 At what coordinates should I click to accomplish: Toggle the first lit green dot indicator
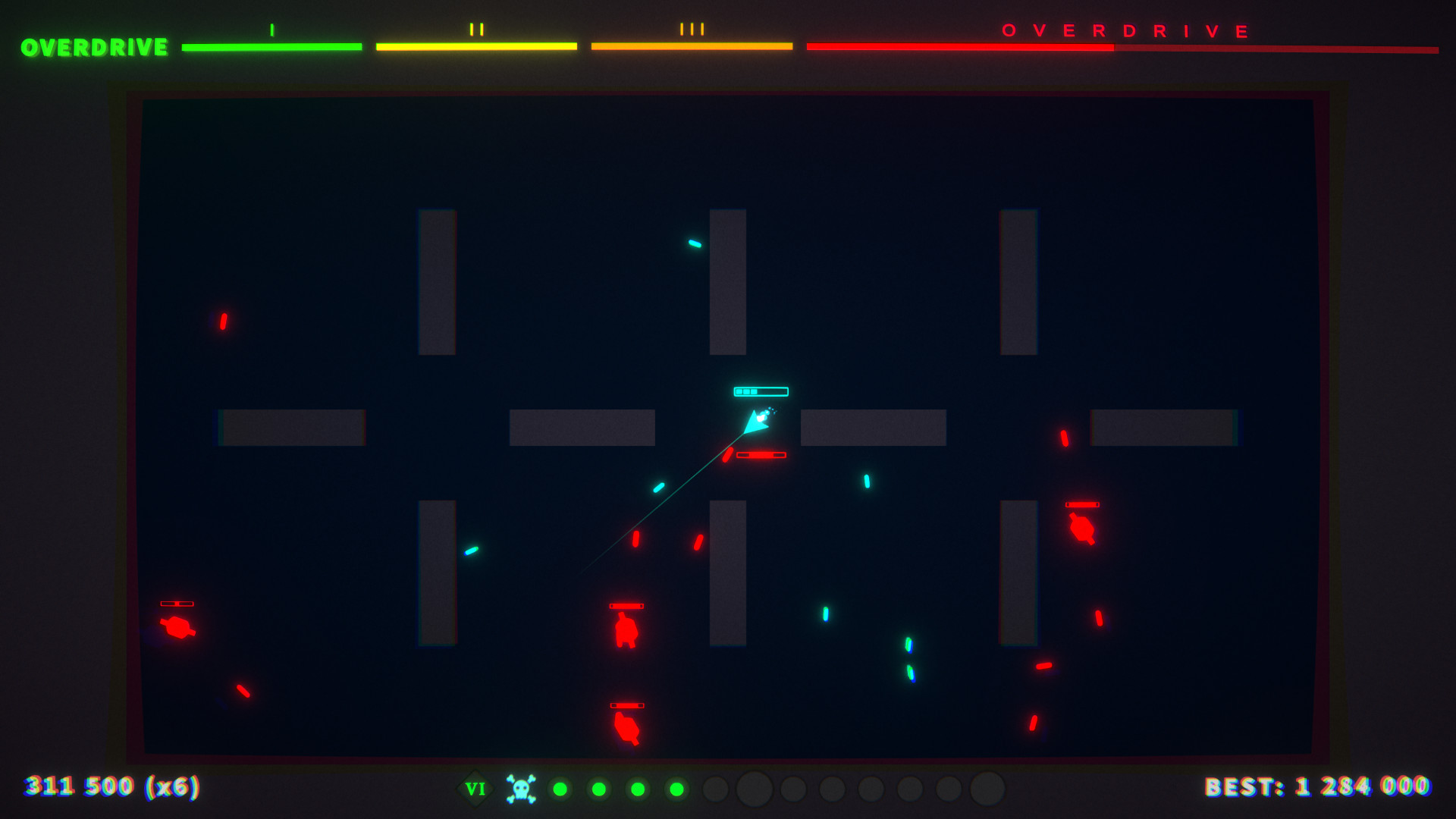coord(559,789)
